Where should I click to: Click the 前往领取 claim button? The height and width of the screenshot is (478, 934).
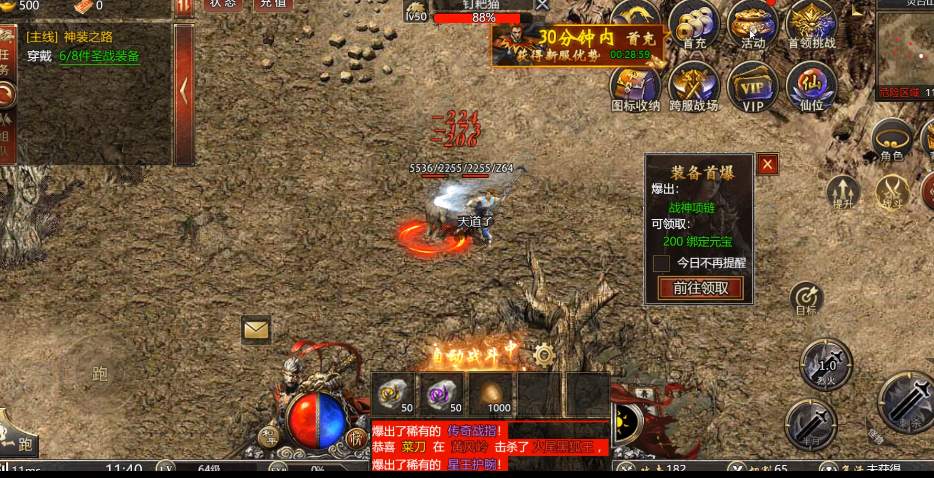coord(700,289)
